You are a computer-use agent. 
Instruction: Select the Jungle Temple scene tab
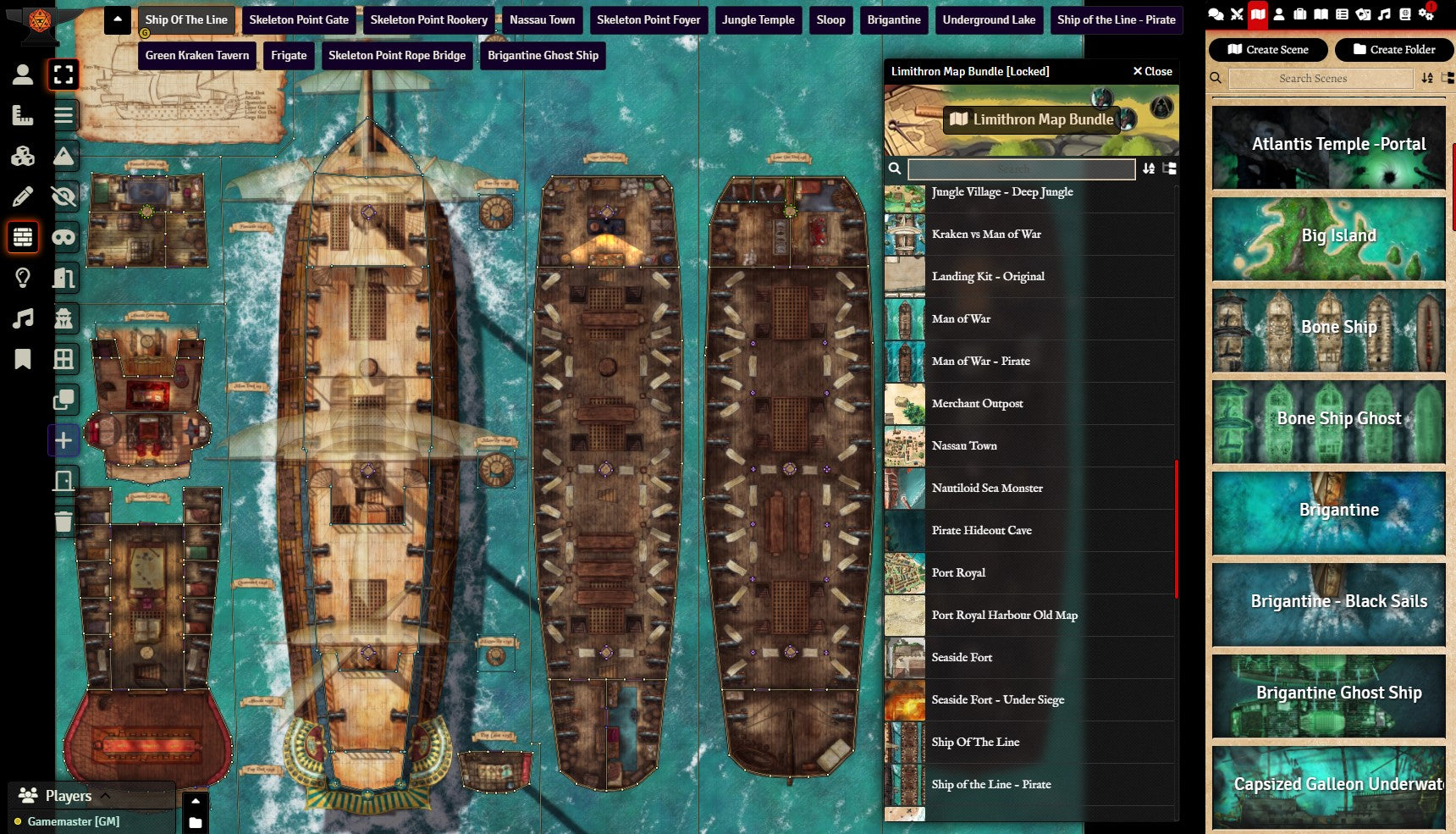click(758, 19)
